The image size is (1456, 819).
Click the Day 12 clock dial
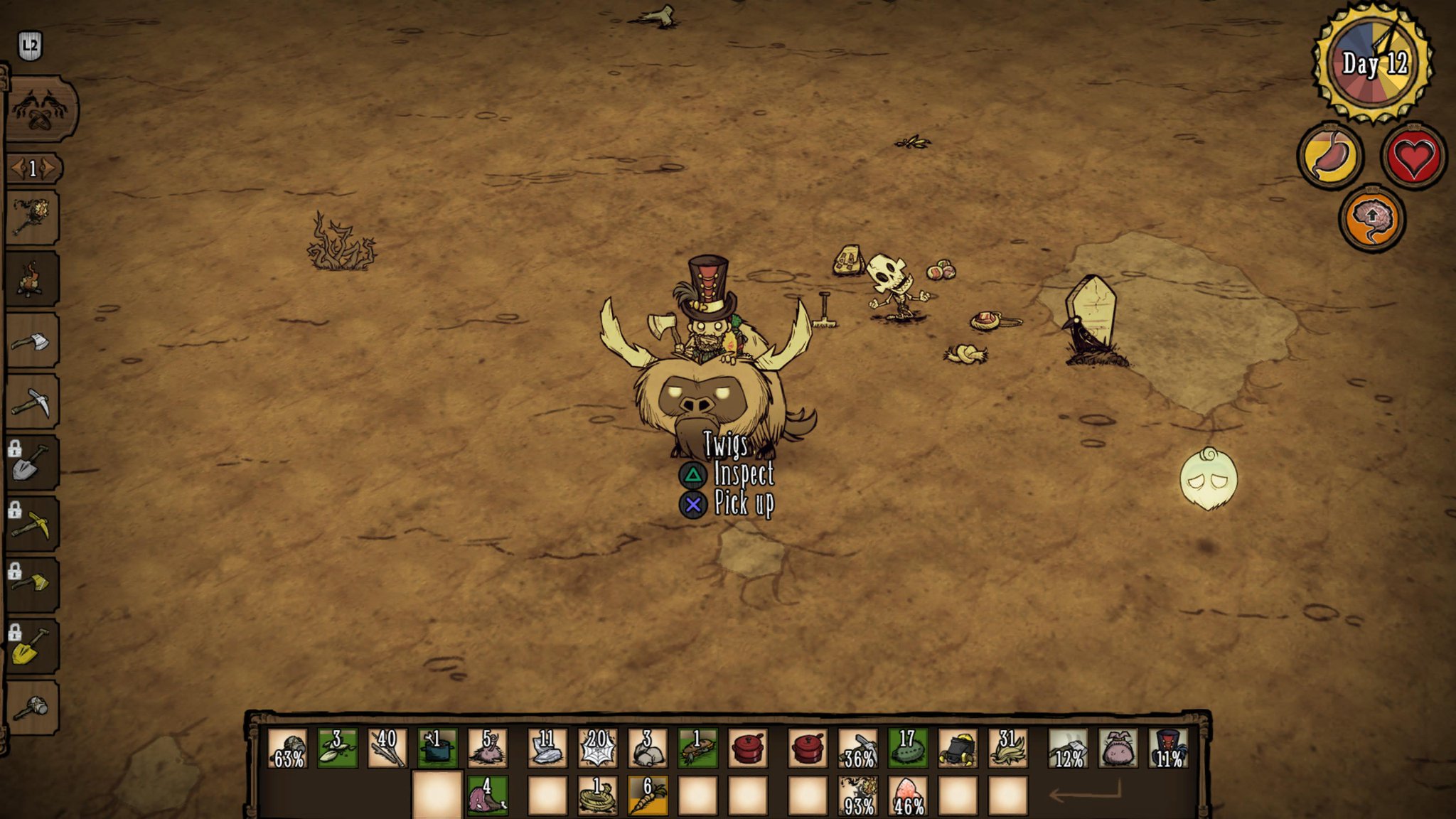1373,64
